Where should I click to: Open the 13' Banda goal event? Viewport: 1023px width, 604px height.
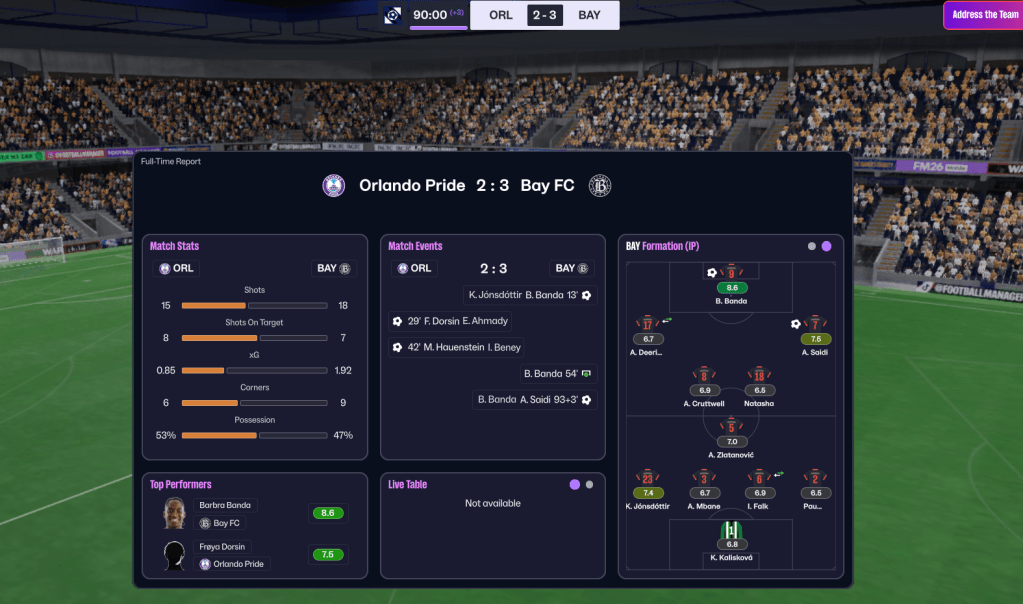click(x=529, y=295)
